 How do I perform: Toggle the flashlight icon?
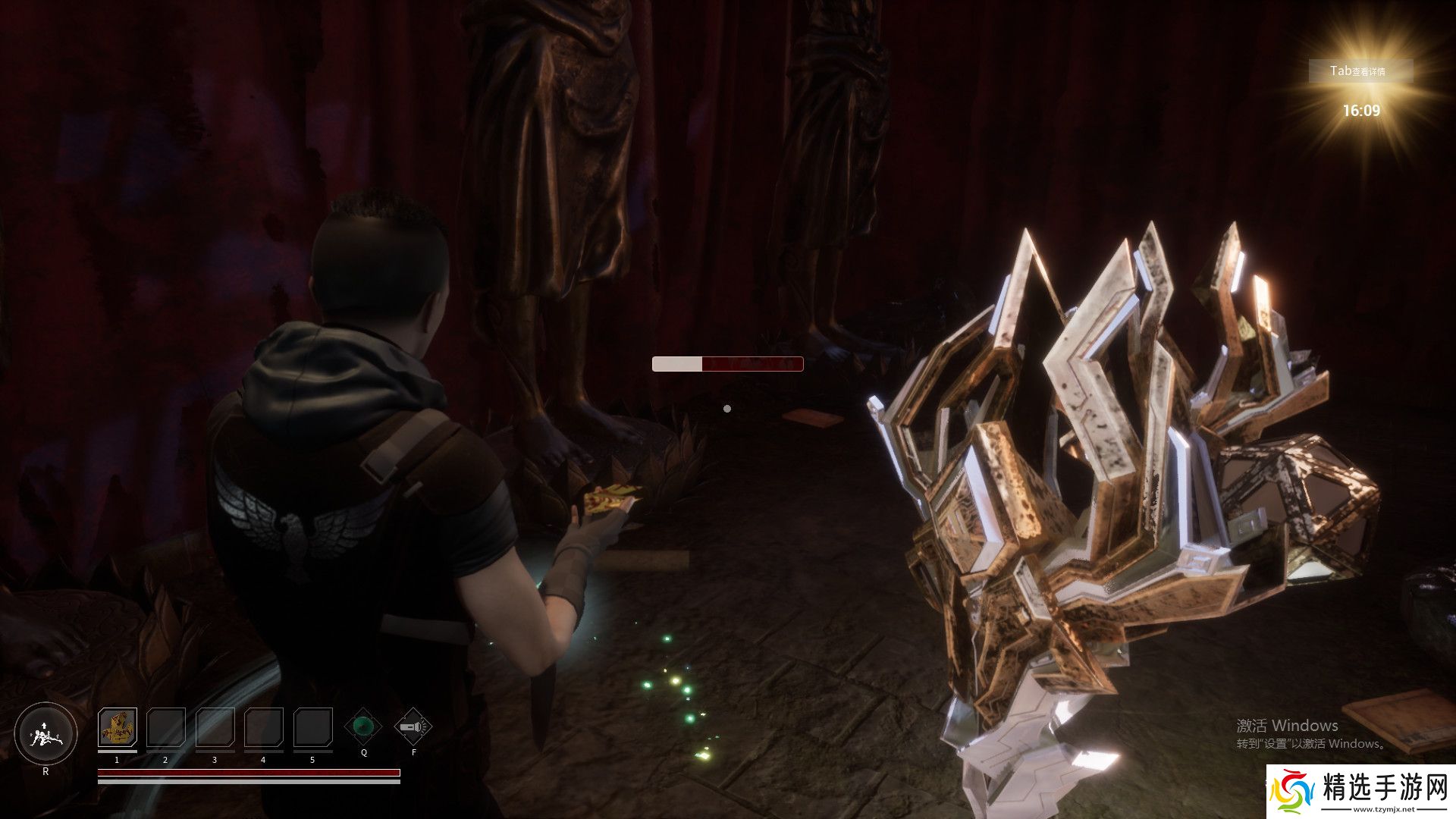click(413, 727)
